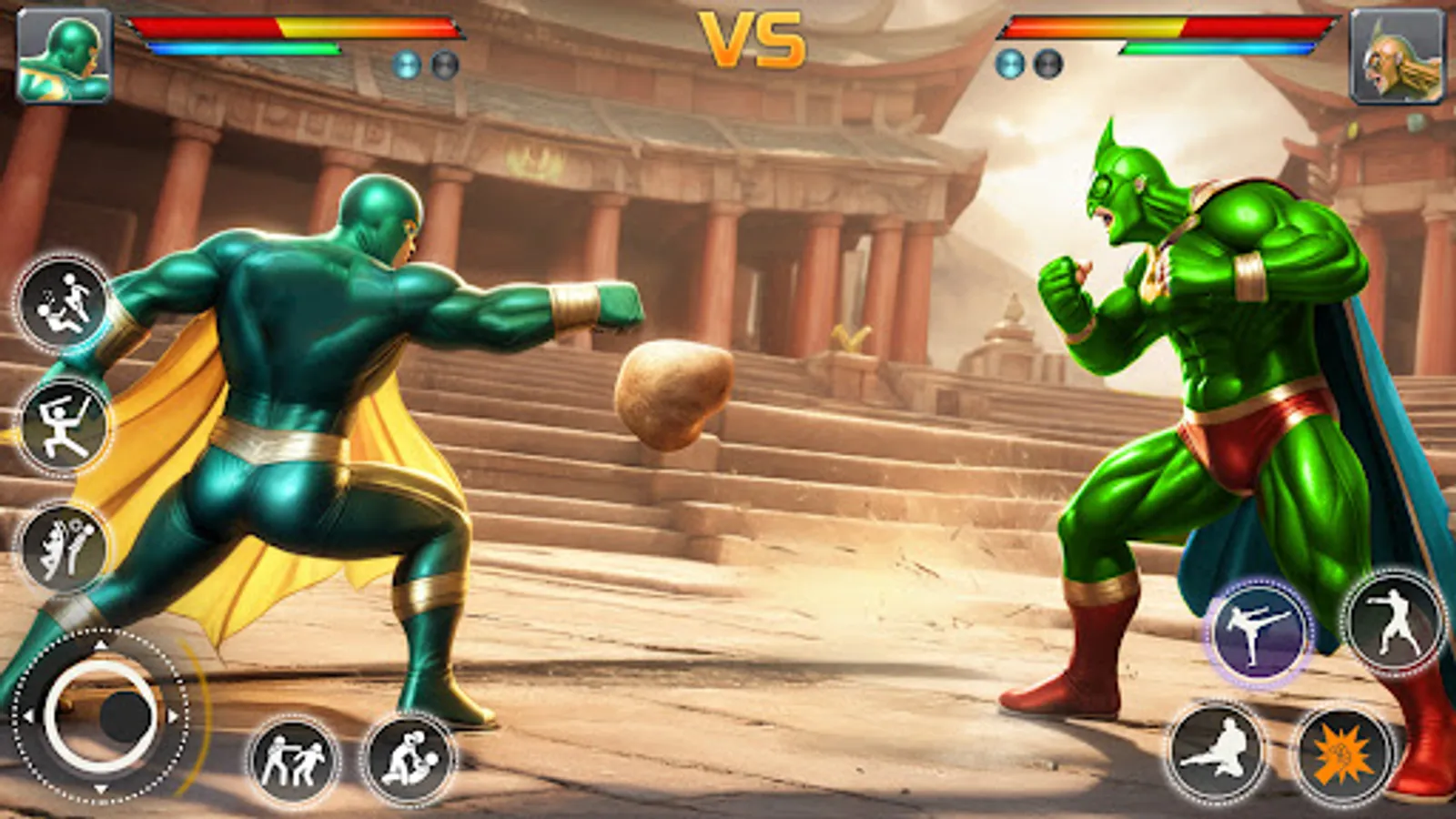Tap player 2's darkened round indicator dot

pyautogui.click(x=1048, y=64)
